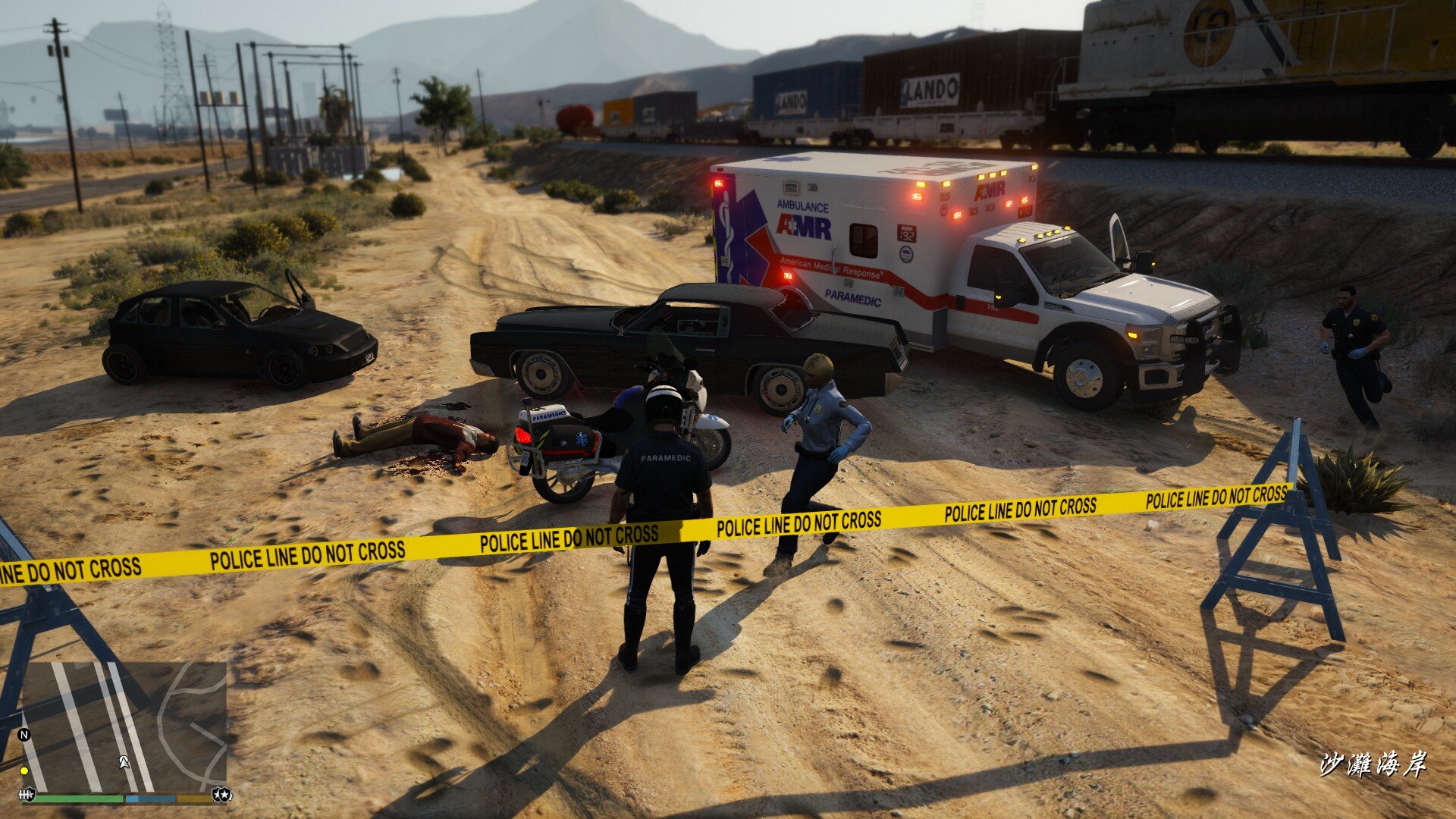Click the star shield badge beside the bars
Image resolution: width=1456 pixels, height=819 pixels.
tap(223, 795)
